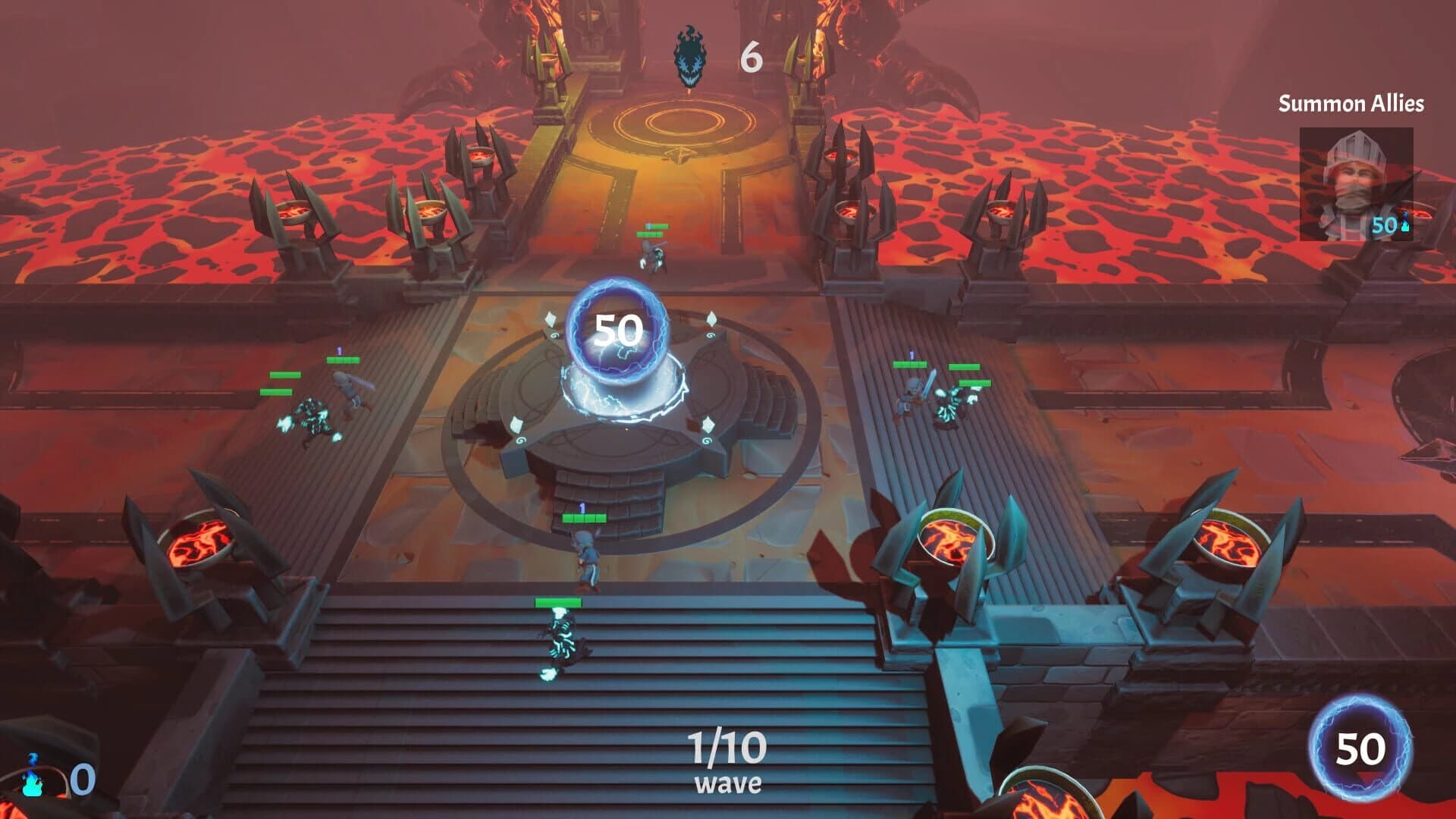This screenshot has width=1456, height=819.
Task: Click the small mana flask icon beside the 50 cost
Action: coord(1406,223)
